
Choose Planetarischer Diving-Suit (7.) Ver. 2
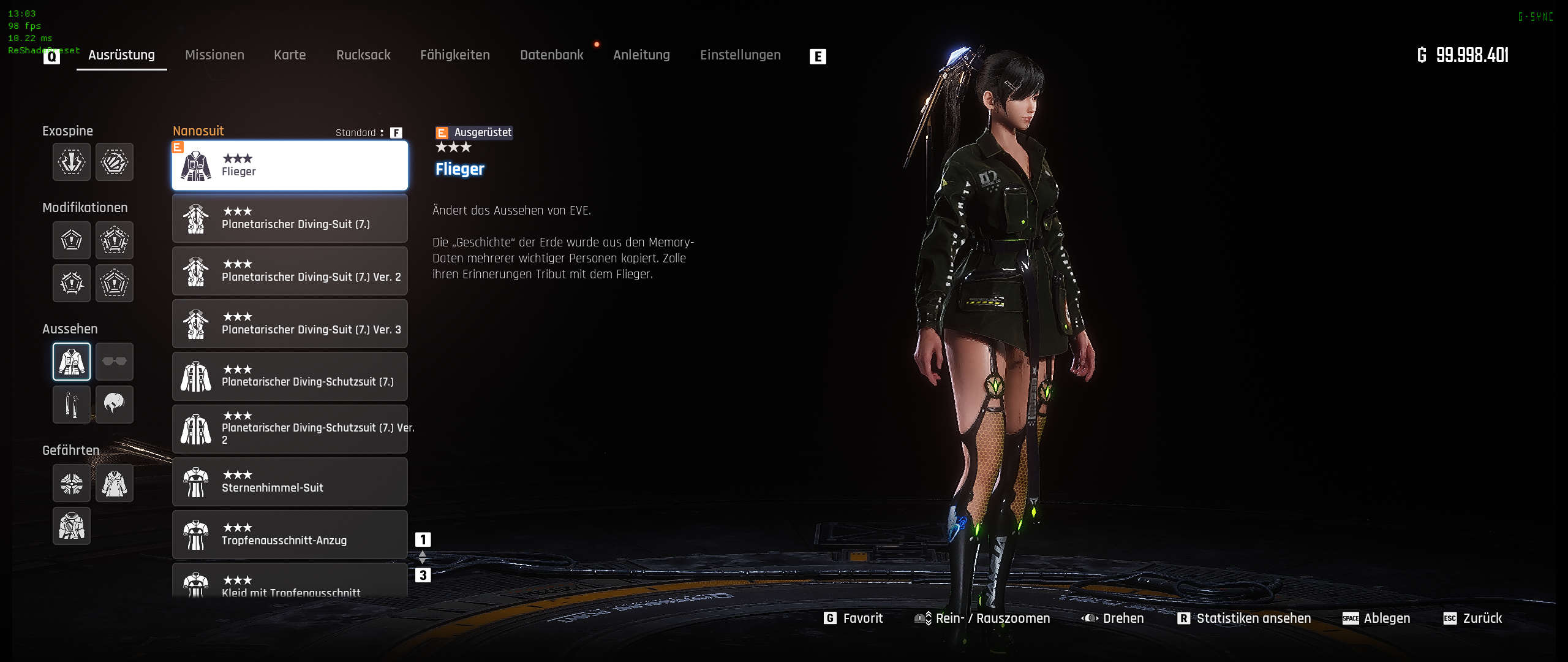pyautogui.click(x=290, y=271)
